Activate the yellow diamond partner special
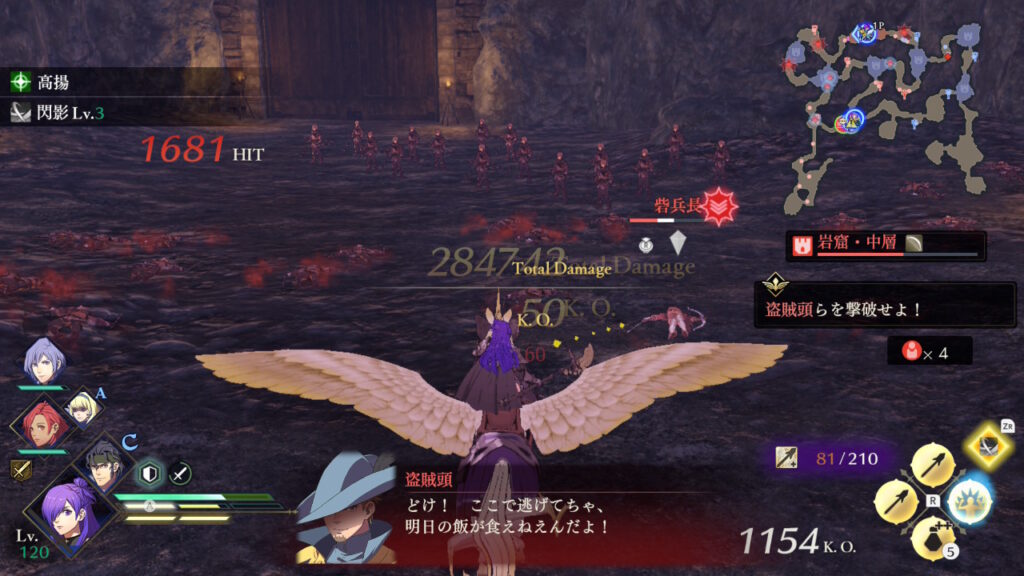The height and width of the screenshot is (576, 1024). (x=989, y=447)
